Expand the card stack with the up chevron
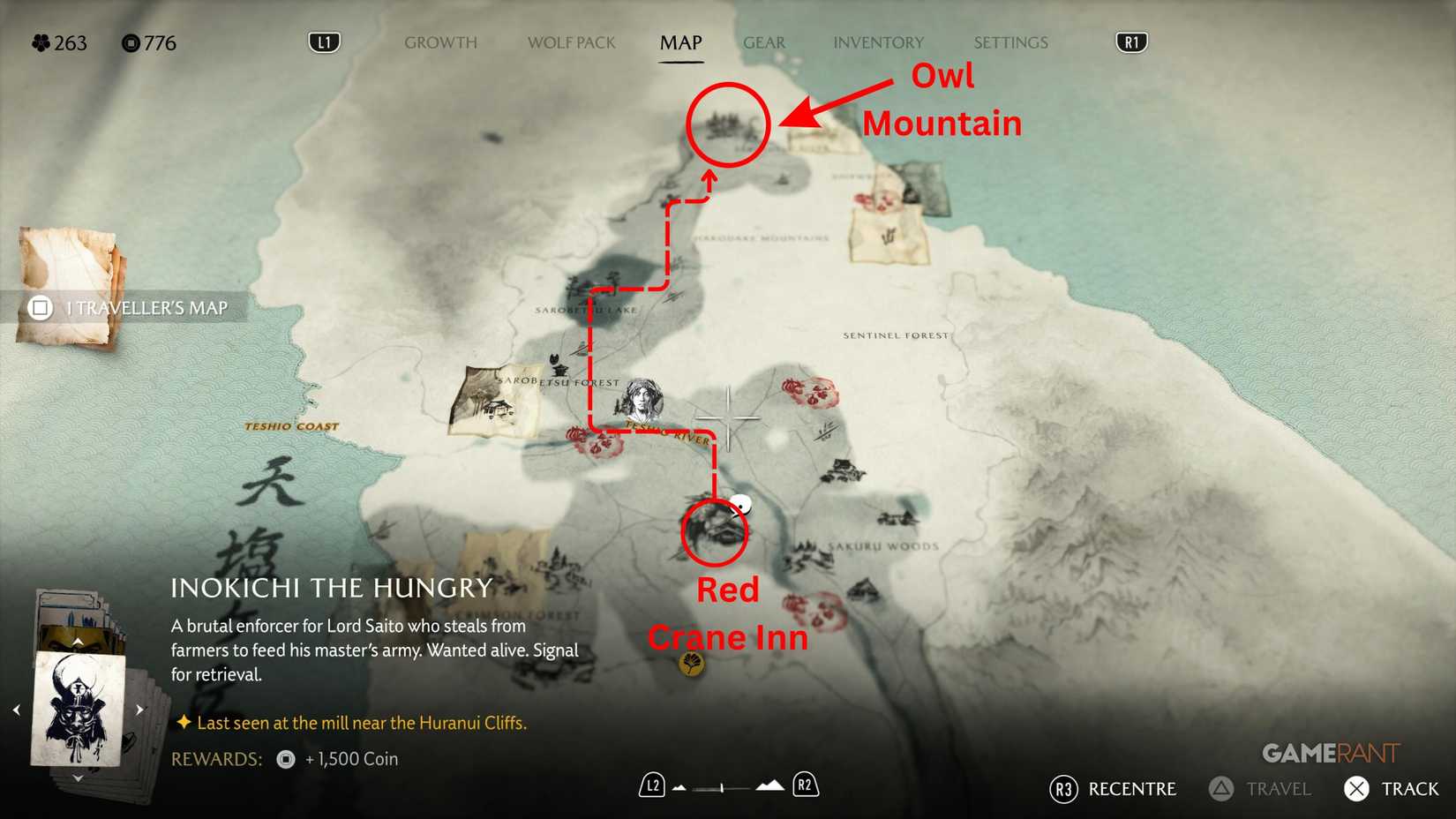Screen dimensions: 1456x819 [78, 641]
